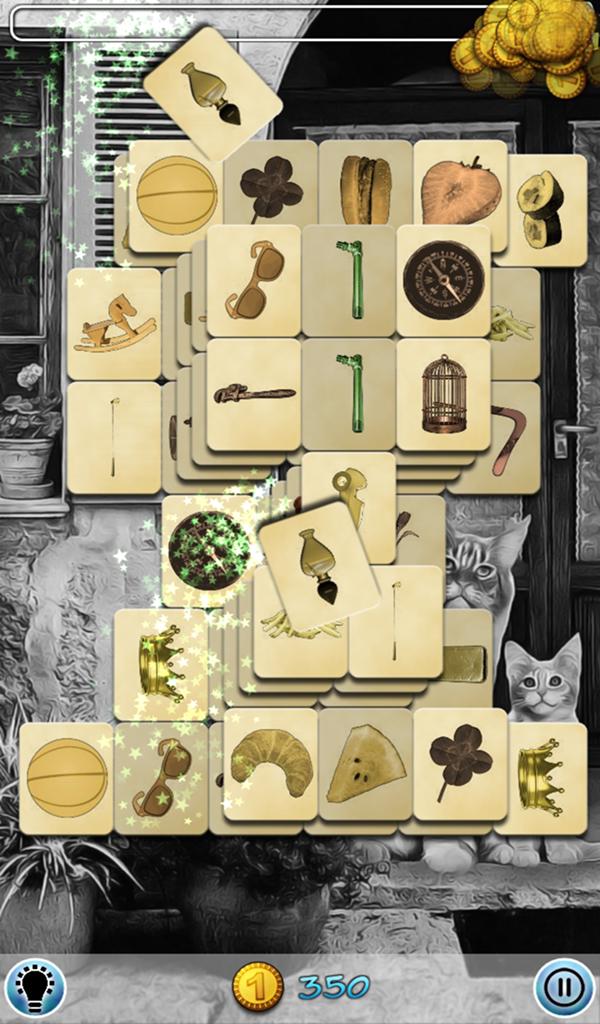The image size is (600, 1024).
Task: Tap the pipe wrench tile
Action: [253, 394]
